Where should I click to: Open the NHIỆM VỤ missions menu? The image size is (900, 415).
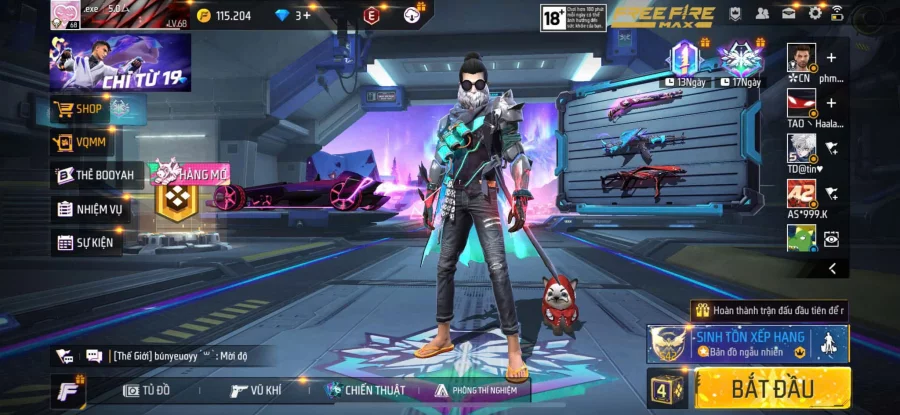click(x=91, y=209)
